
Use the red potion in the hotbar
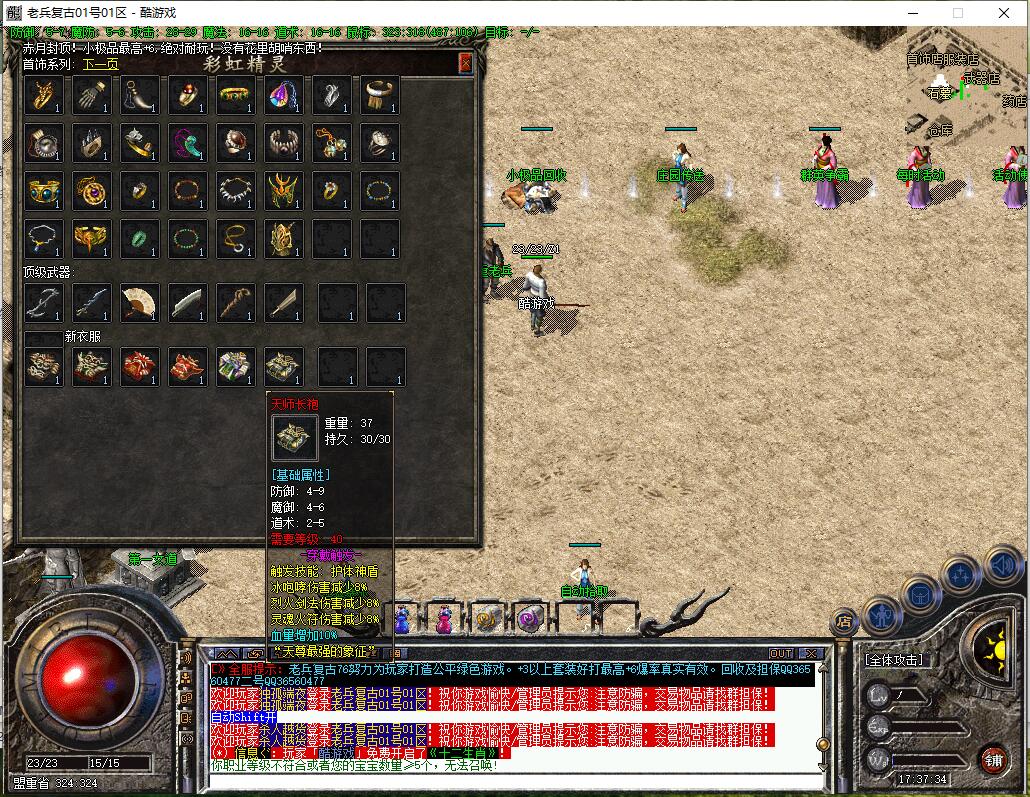click(x=444, y=619)
